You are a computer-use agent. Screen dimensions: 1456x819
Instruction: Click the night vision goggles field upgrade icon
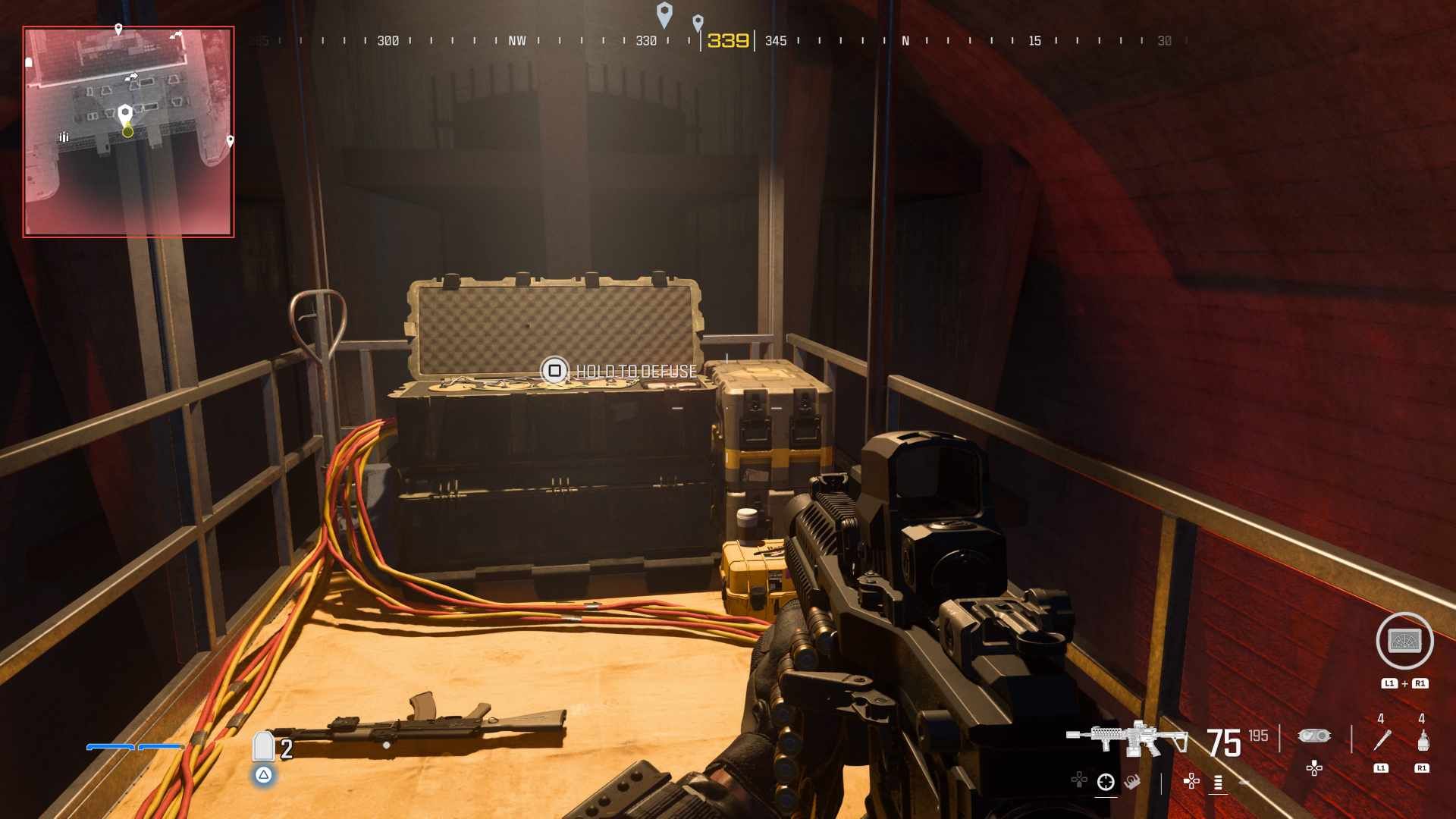[1315, 736]
